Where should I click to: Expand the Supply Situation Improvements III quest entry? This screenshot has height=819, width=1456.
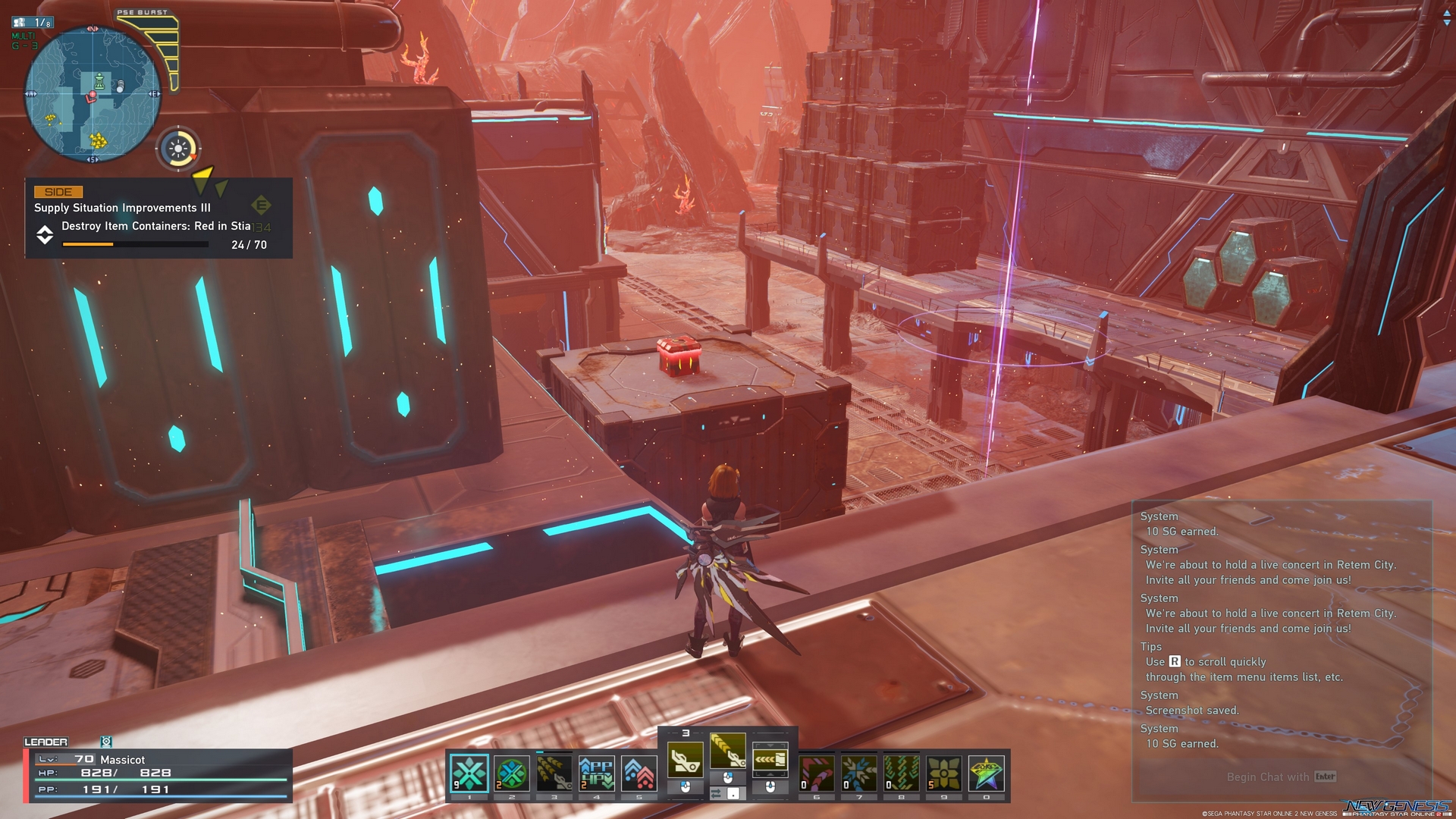click(x=121, y=207)
